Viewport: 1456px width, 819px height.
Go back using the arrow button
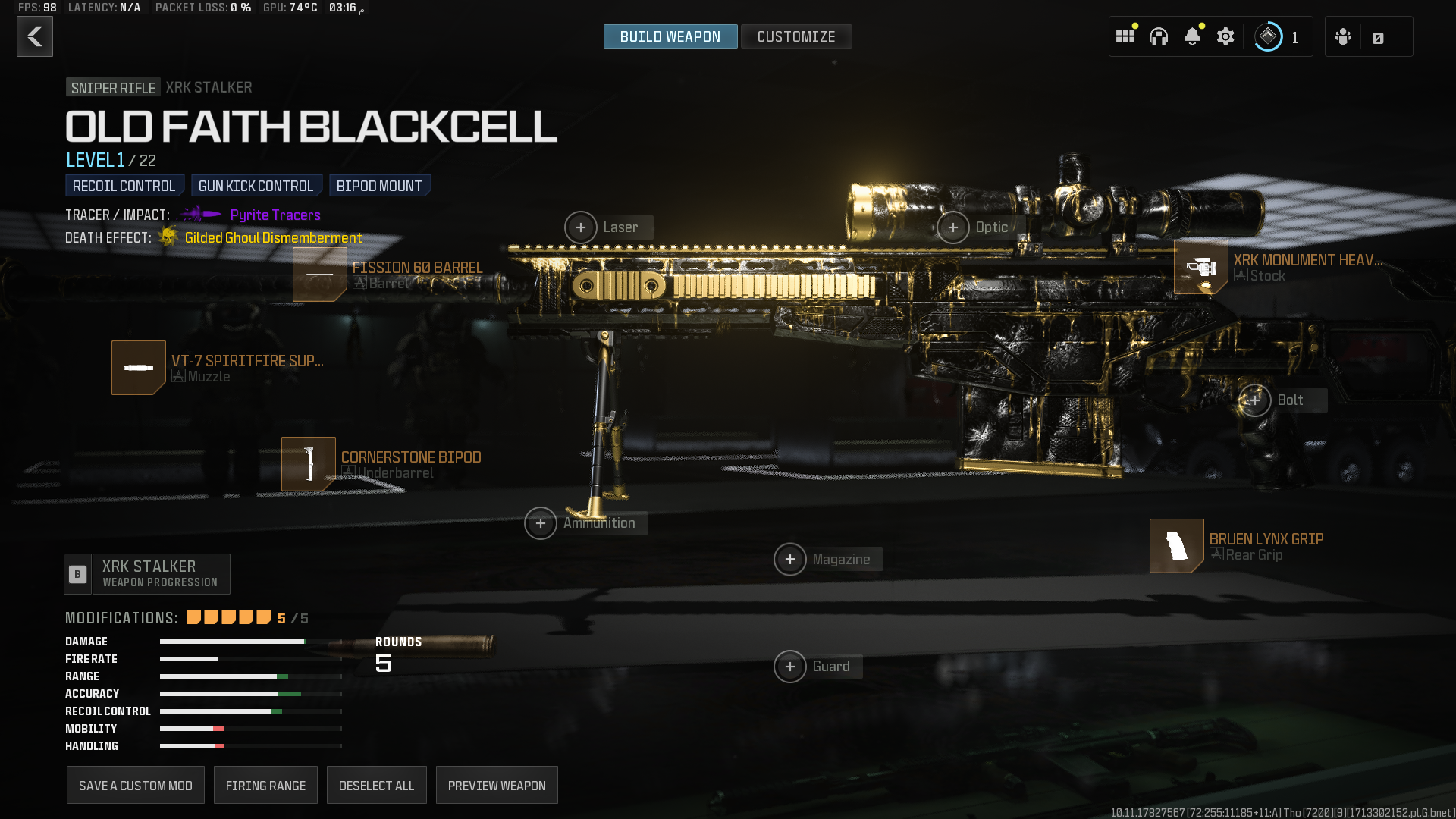(x=35, y=36)
